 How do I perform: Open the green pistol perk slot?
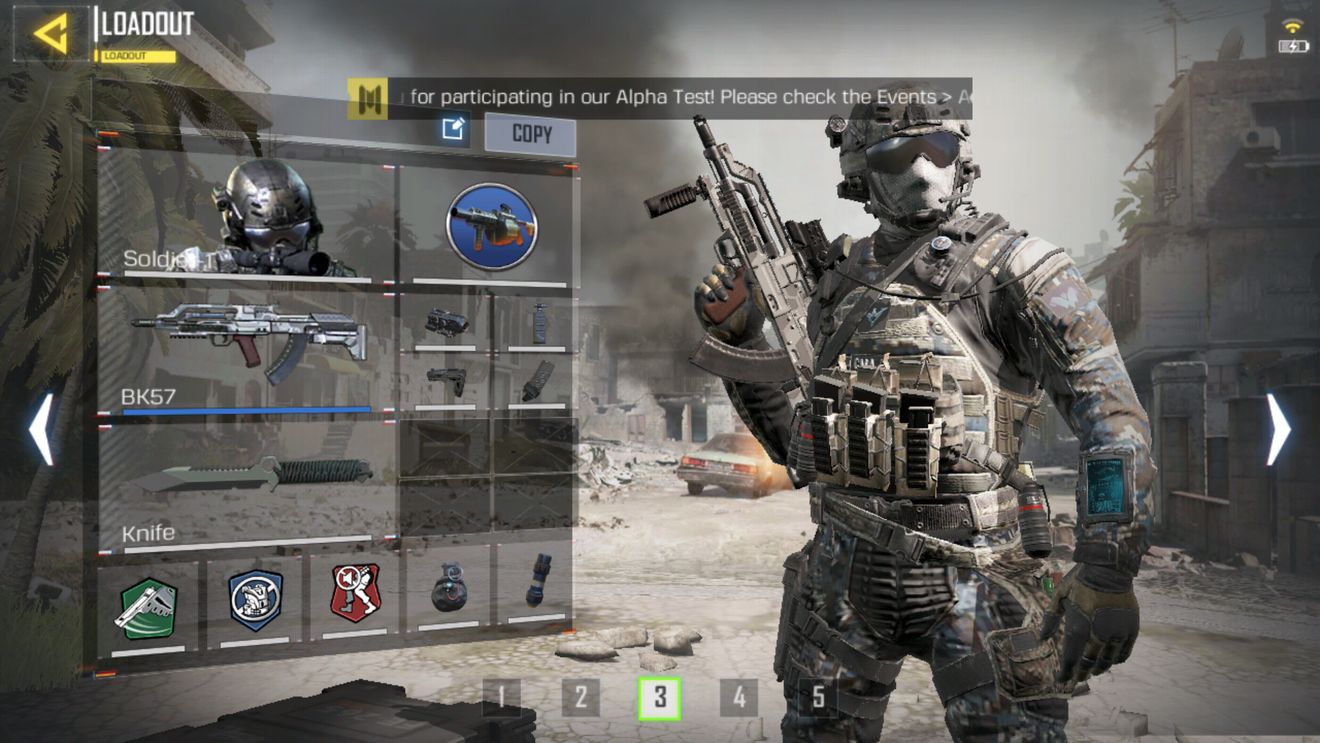coord(148,605)
